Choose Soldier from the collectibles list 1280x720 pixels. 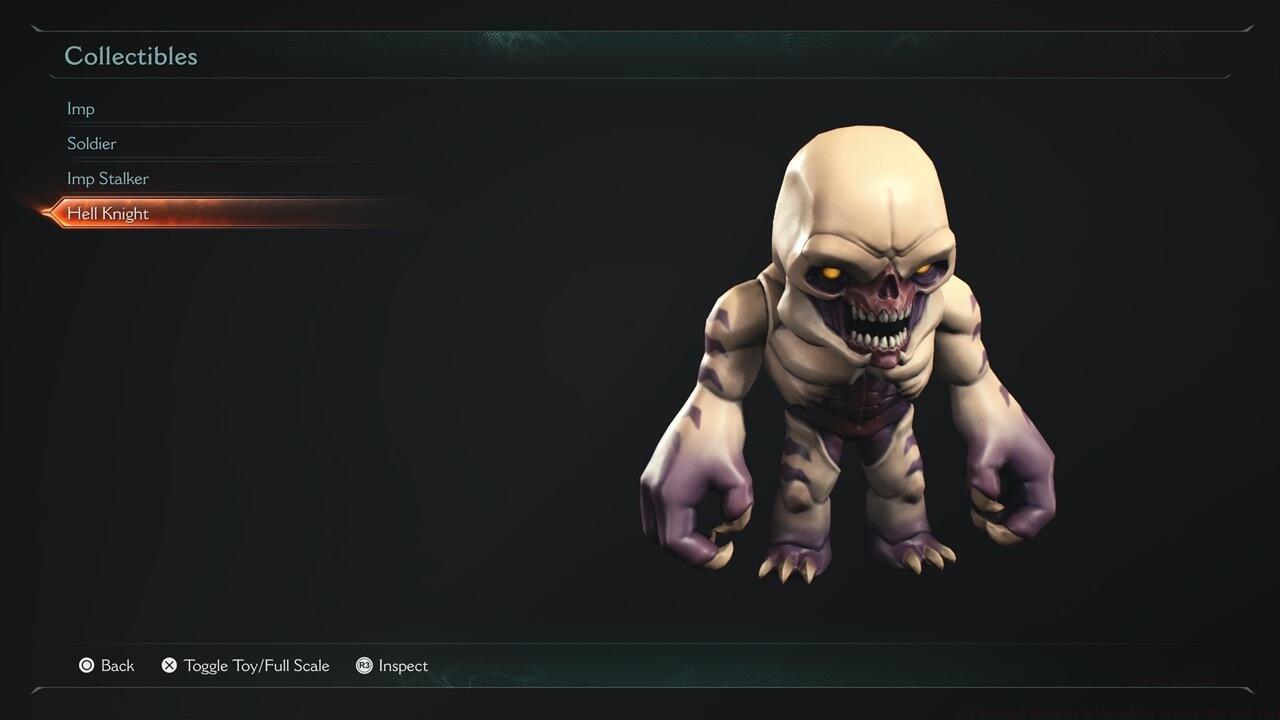click(x=92, y=144)
